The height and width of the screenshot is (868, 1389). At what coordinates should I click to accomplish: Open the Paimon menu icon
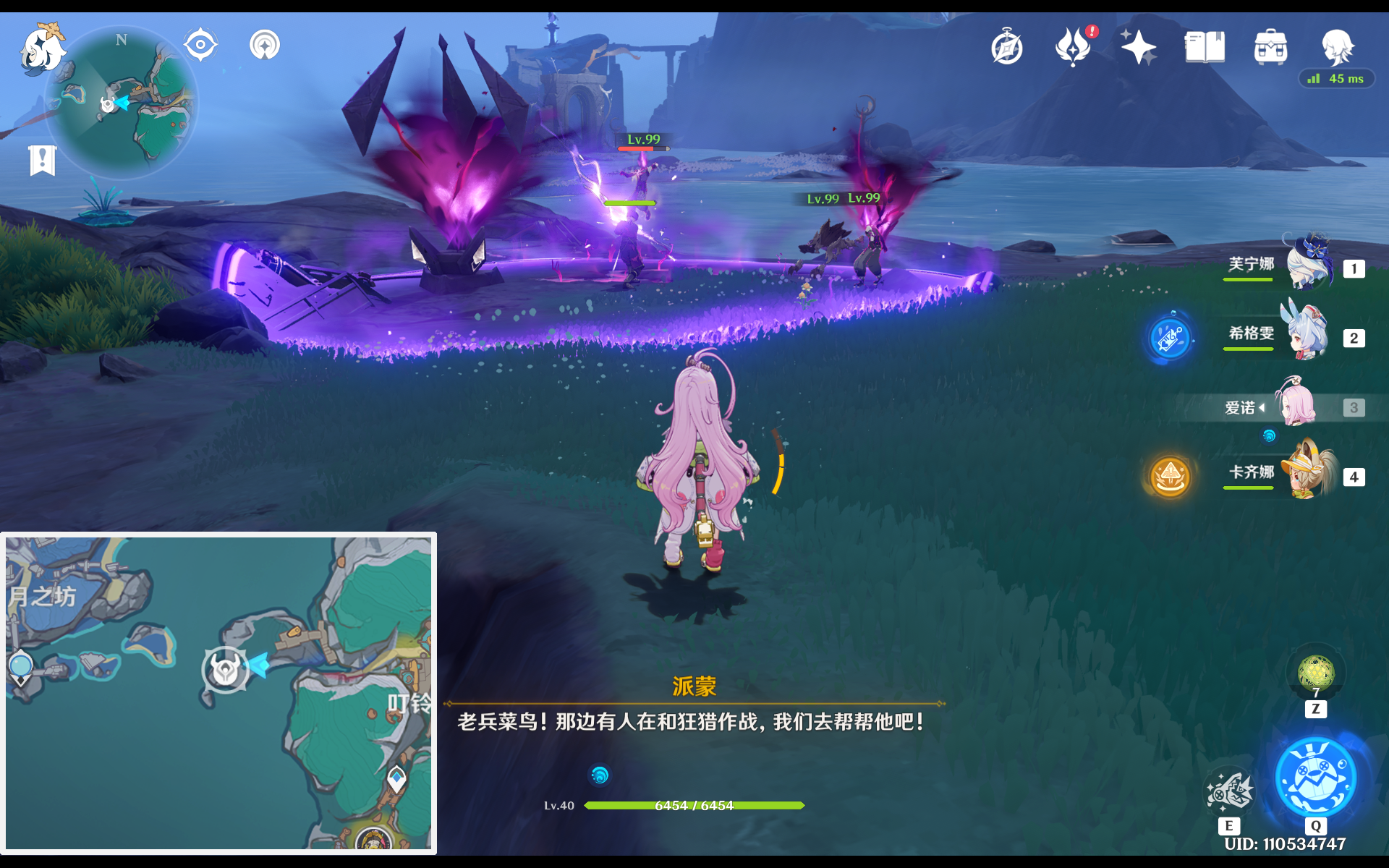pyautogui.click(x=42, y=51)
